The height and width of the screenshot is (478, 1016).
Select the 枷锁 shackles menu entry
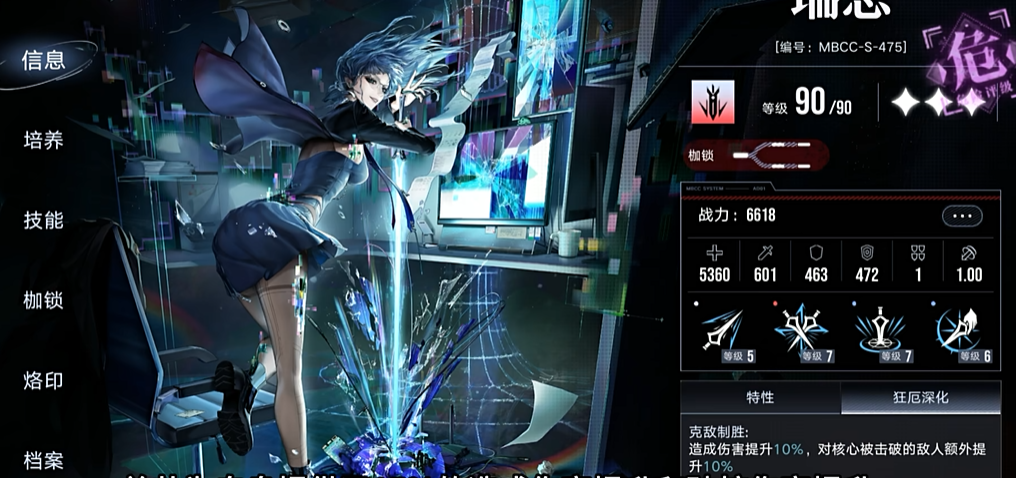coord(44,300)
